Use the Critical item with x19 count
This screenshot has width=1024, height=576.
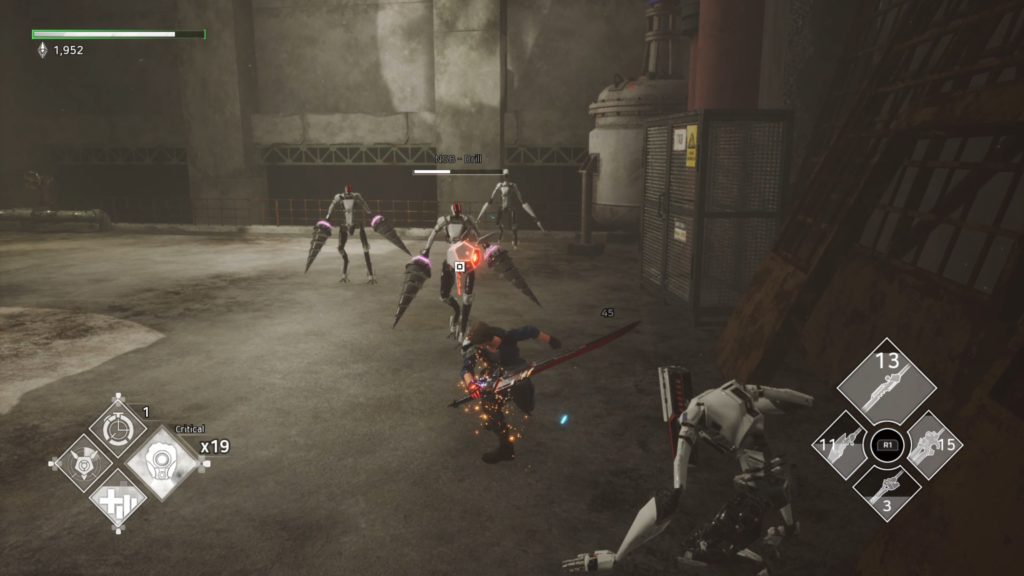[x=162, y=464]
